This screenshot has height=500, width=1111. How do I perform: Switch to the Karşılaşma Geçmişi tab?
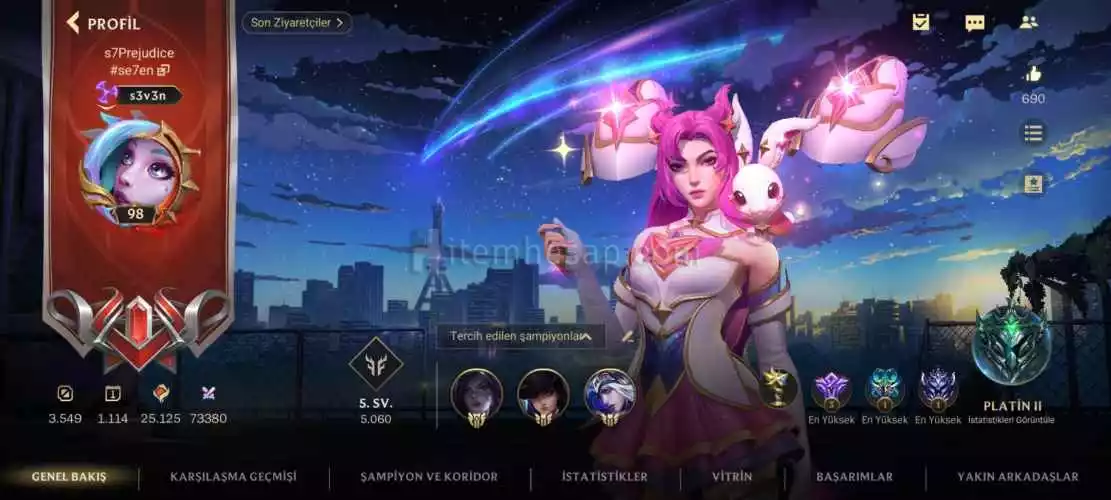tap(233, 477)
